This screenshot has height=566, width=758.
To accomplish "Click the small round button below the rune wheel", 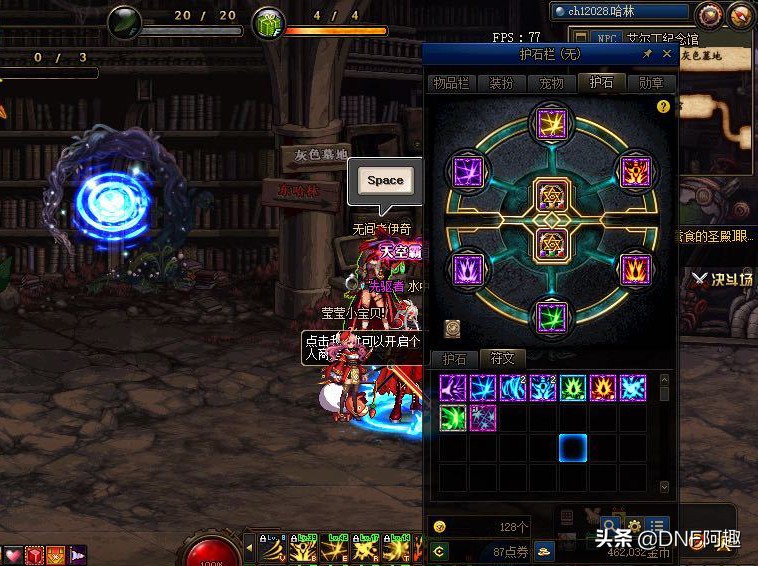I will coord(452,327).
